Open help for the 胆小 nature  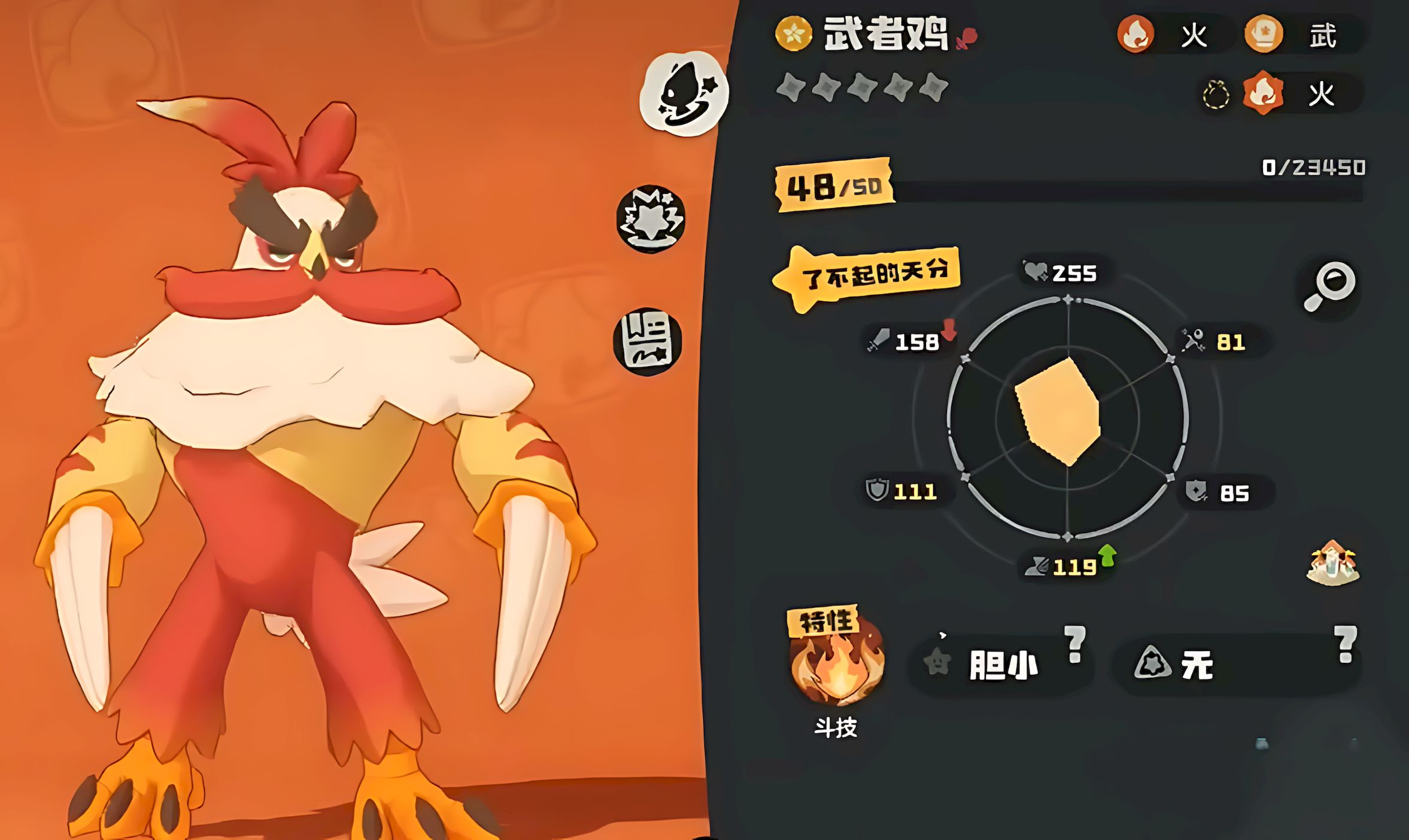(1075, 644)
